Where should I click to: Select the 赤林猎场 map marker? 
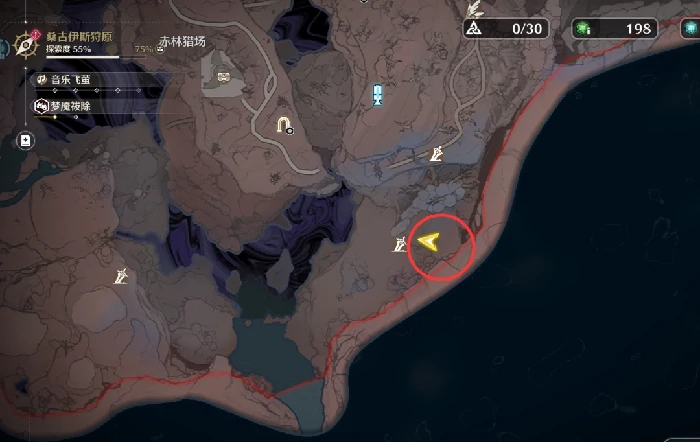(x=221, y=77)
